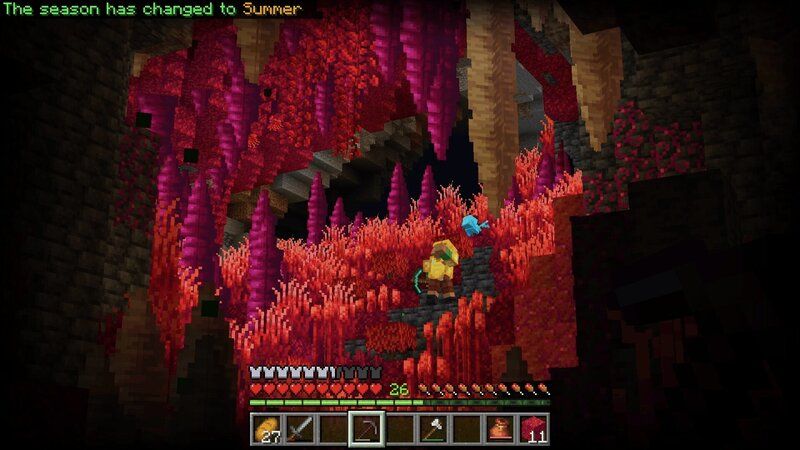Select the bread stack hotbar slot
This screenshot has width=800, height=450.
pos(265,430)
